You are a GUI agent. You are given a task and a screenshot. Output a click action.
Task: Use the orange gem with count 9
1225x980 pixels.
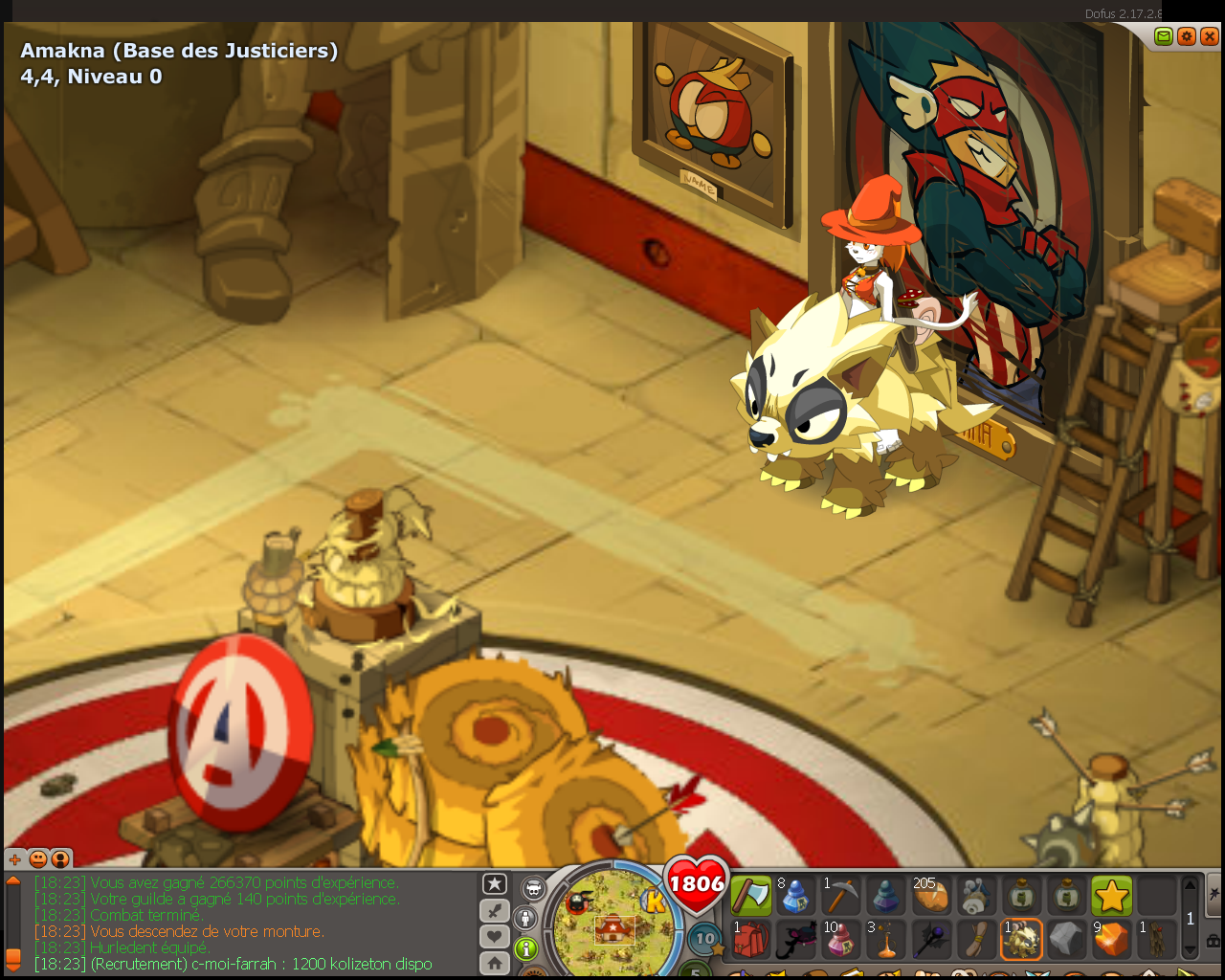coord(1111,940)
